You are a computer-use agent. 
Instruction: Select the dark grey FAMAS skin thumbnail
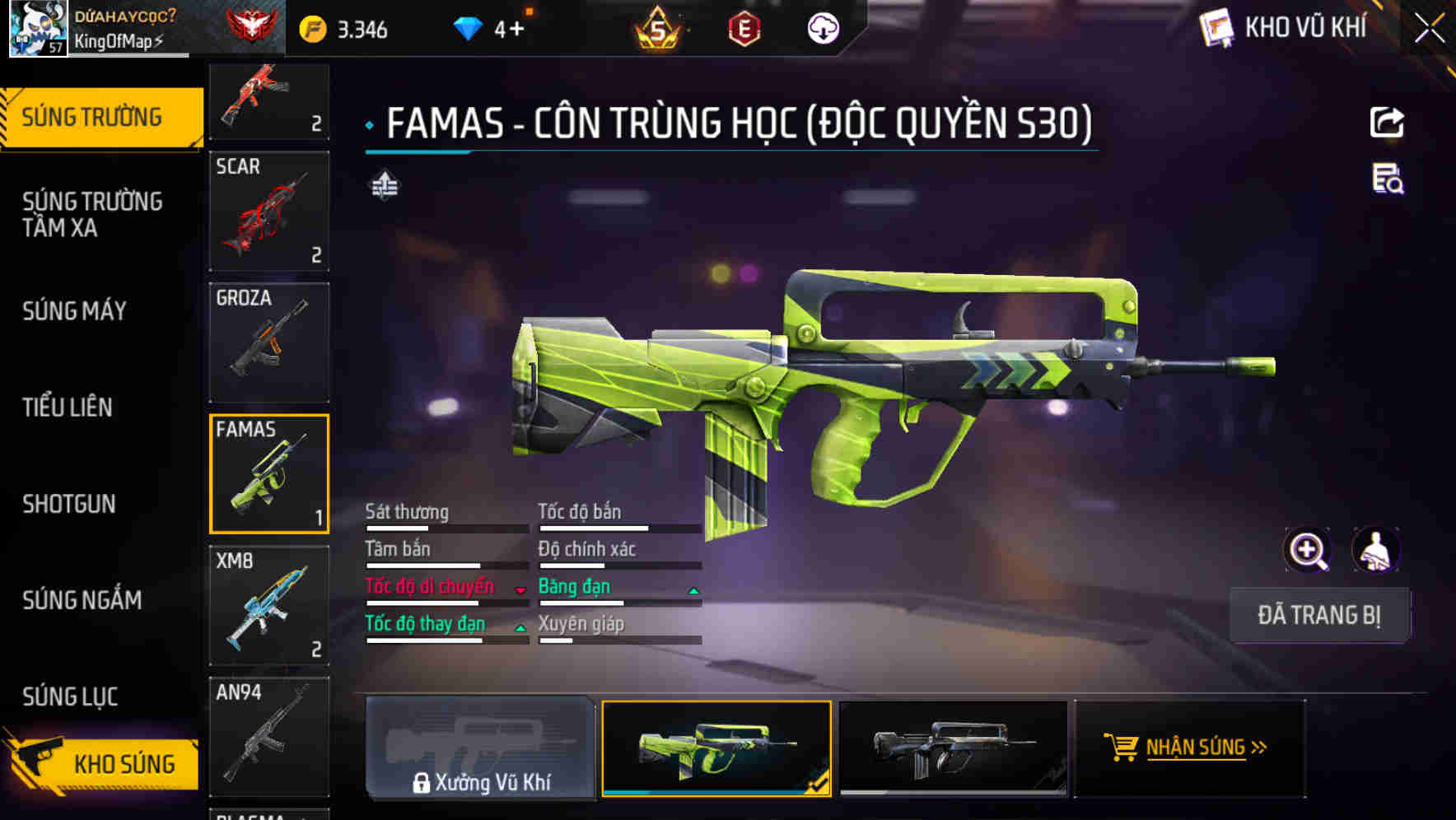(x=953, y=748)
